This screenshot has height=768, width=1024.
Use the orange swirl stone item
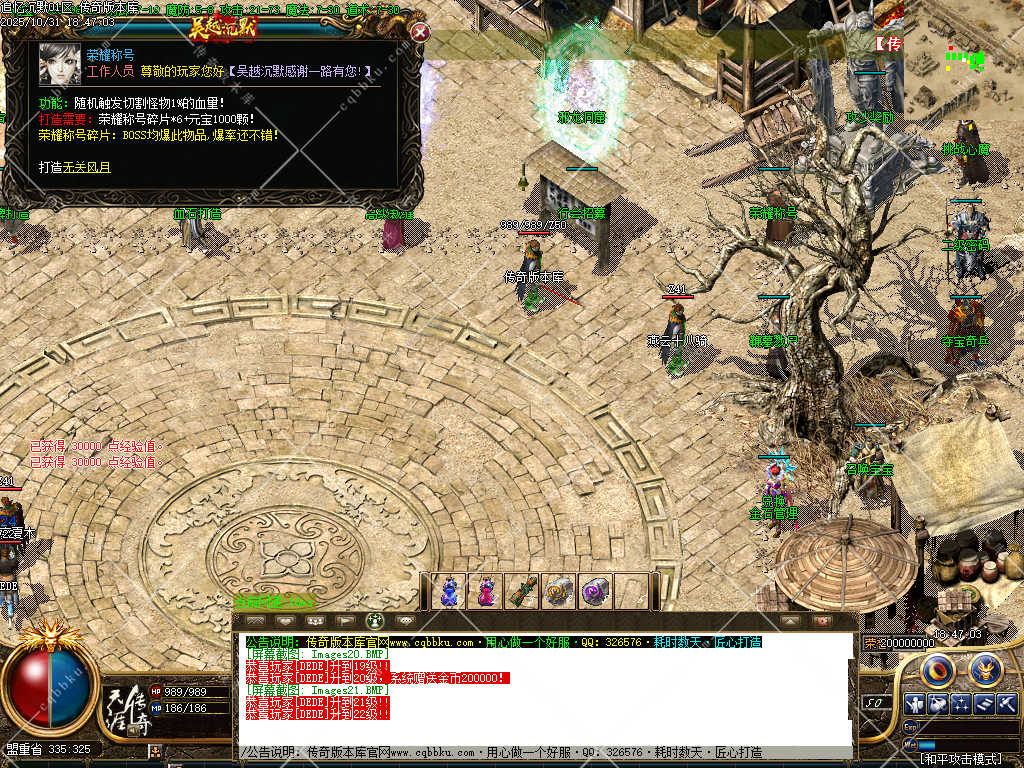click(559, 591)
